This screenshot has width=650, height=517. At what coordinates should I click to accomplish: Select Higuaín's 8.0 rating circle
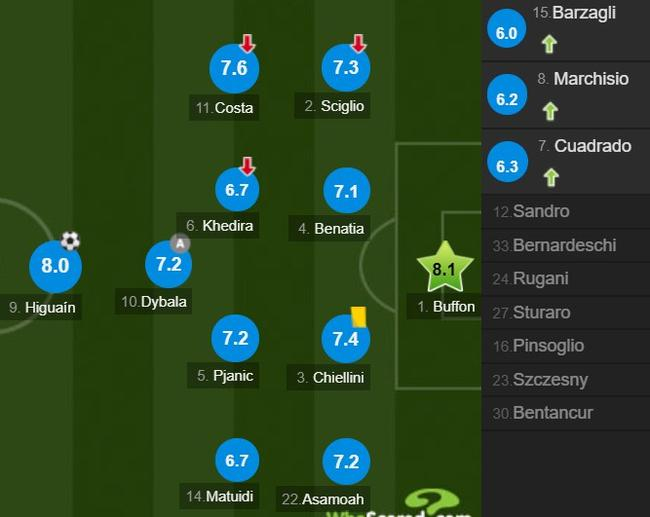55,265
